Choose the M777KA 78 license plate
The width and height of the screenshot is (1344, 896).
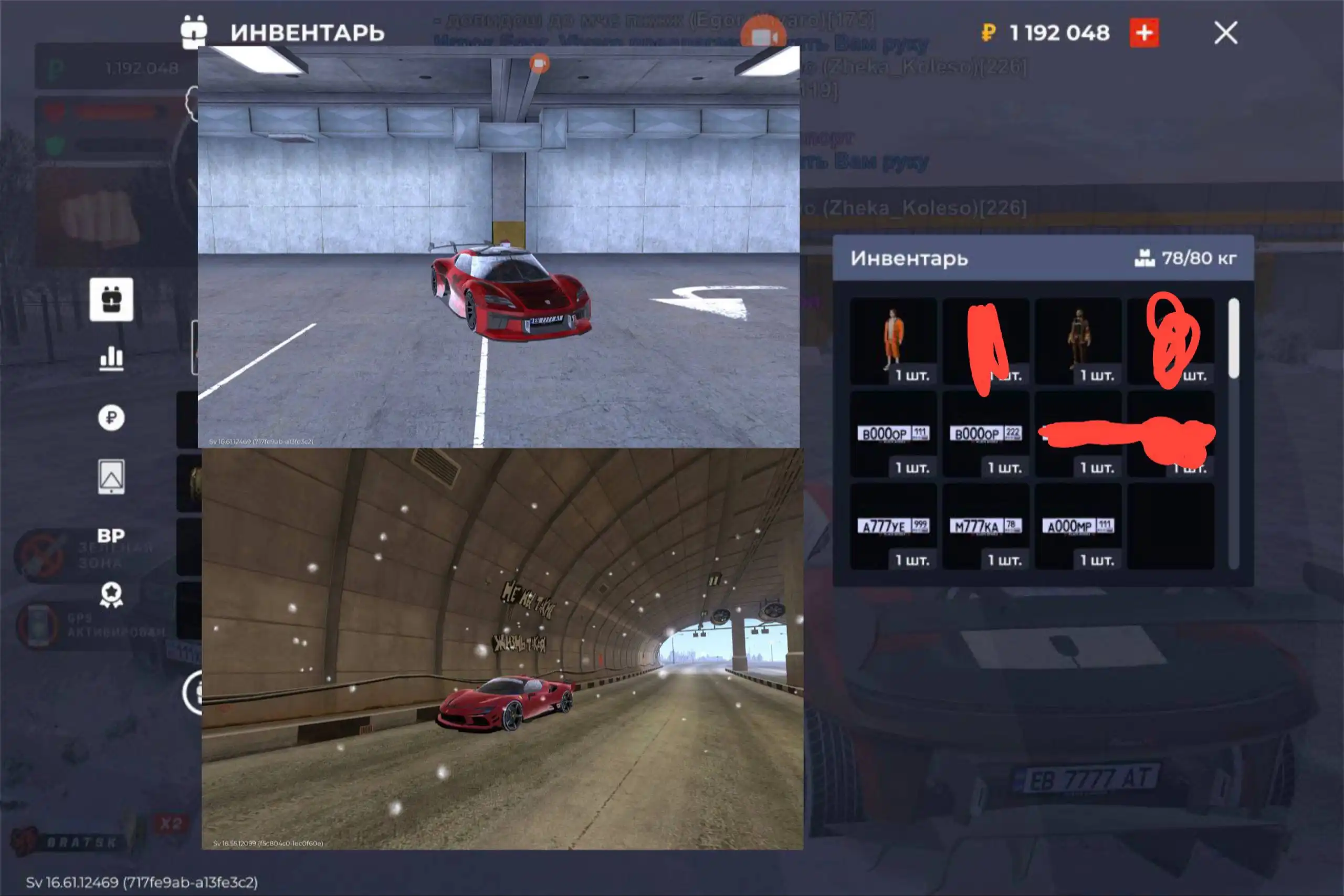986,526
